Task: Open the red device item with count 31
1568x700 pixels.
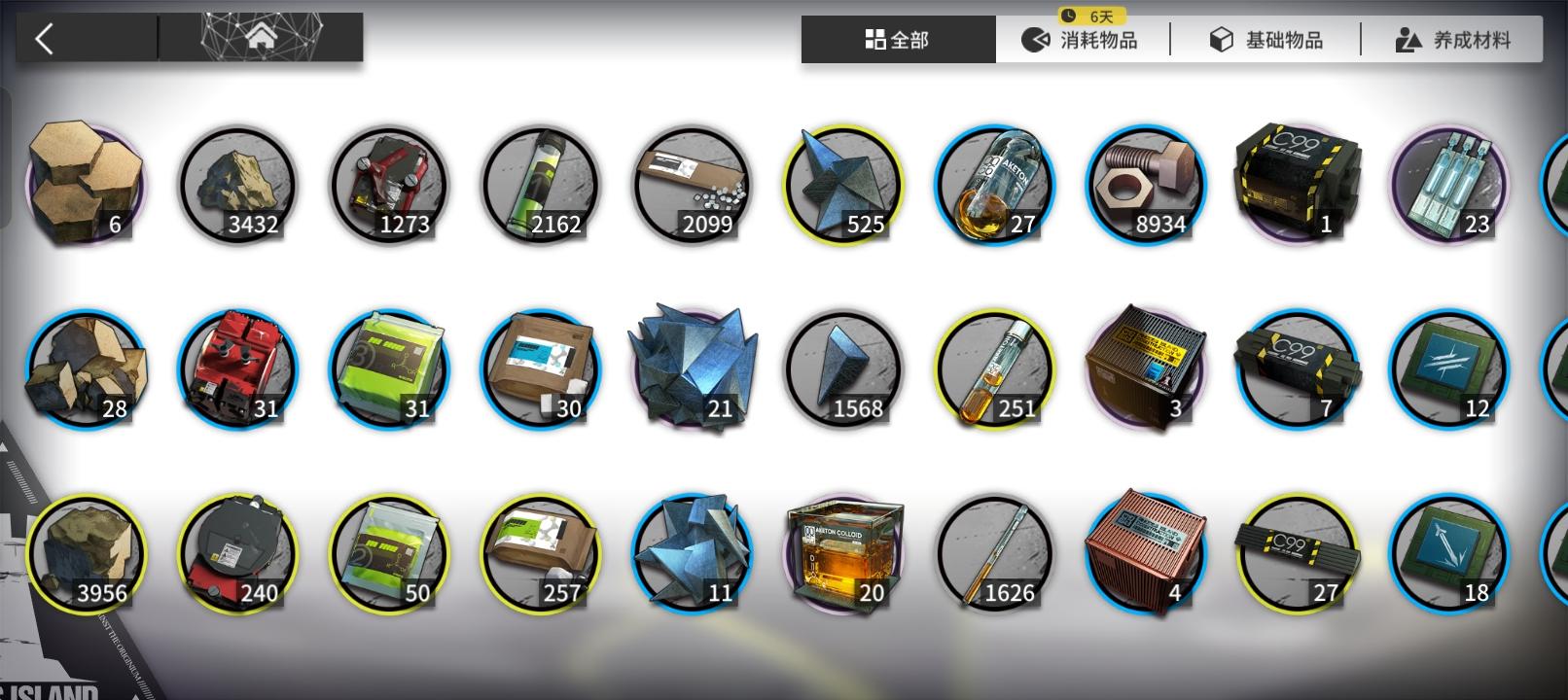Action: point(237,367)
